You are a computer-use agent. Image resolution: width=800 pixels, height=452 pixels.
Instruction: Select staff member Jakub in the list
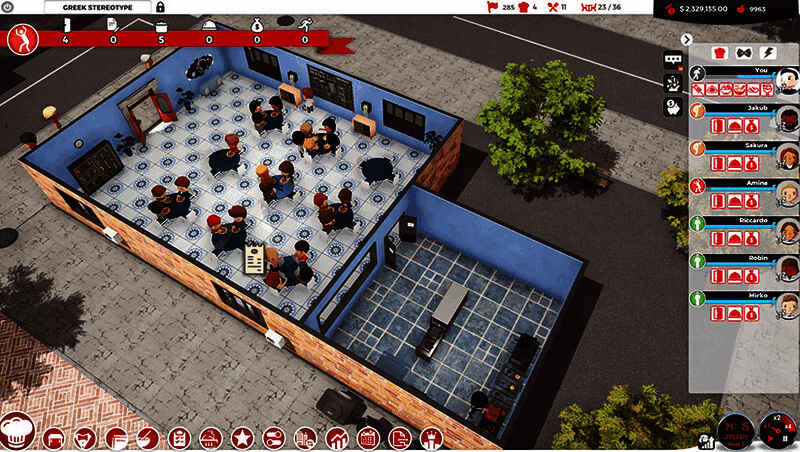[x=740, y=108]
